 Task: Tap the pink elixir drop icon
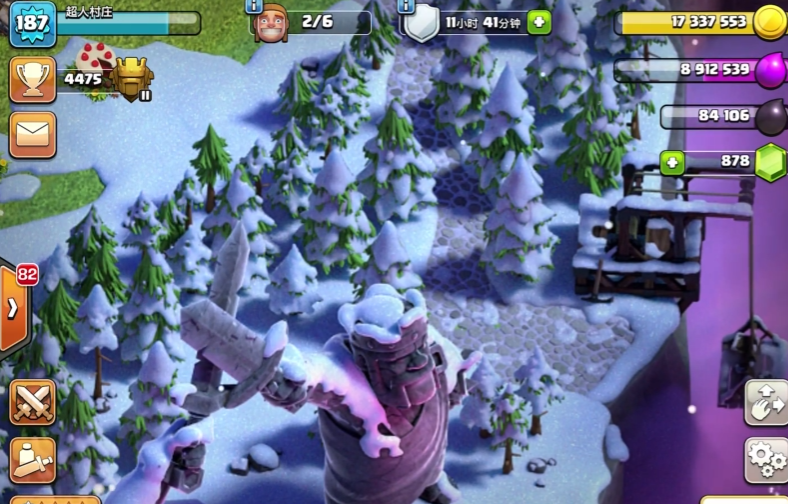[770, 70]
